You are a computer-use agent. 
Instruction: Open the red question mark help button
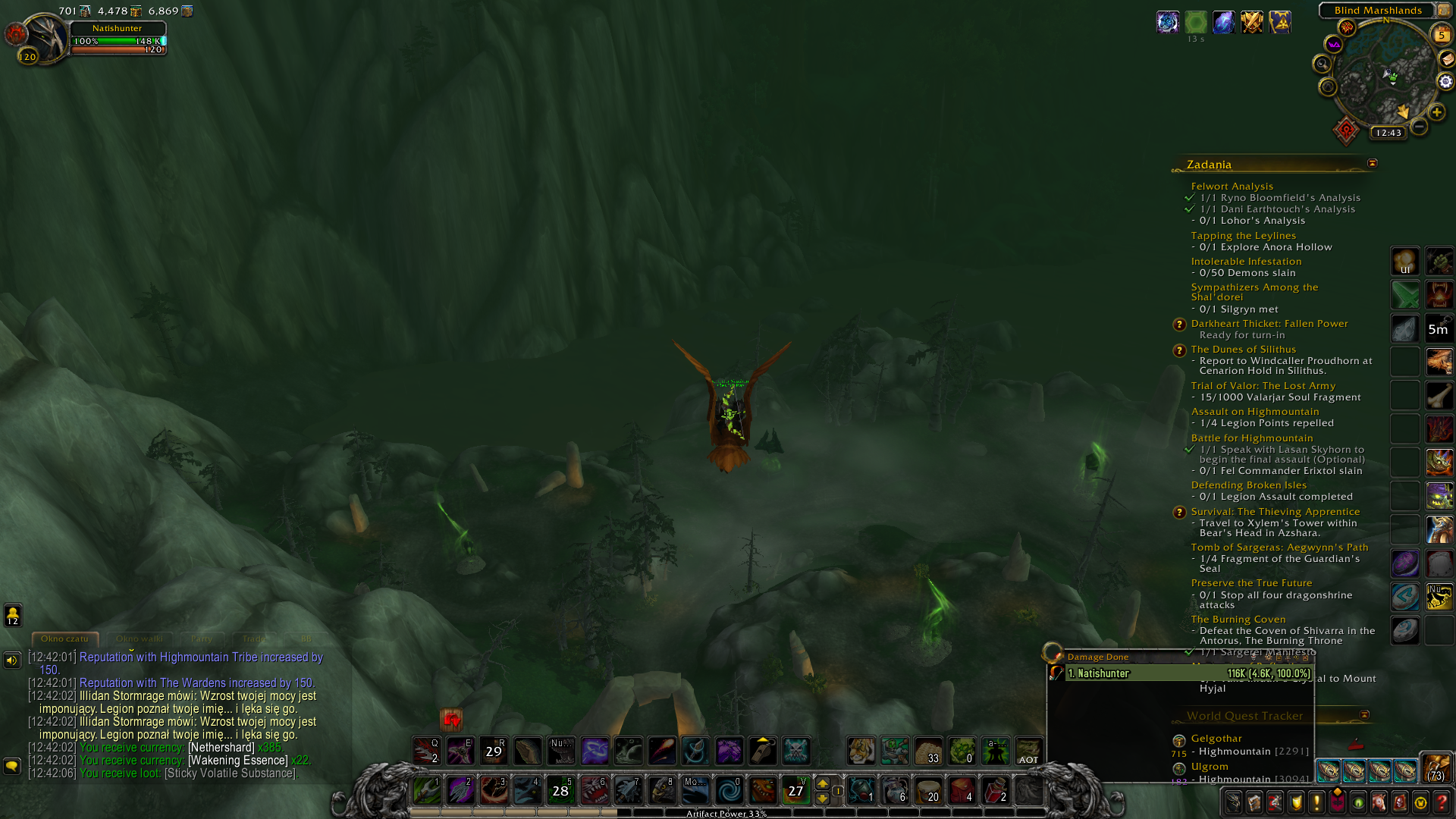(x=1442, y=802)
